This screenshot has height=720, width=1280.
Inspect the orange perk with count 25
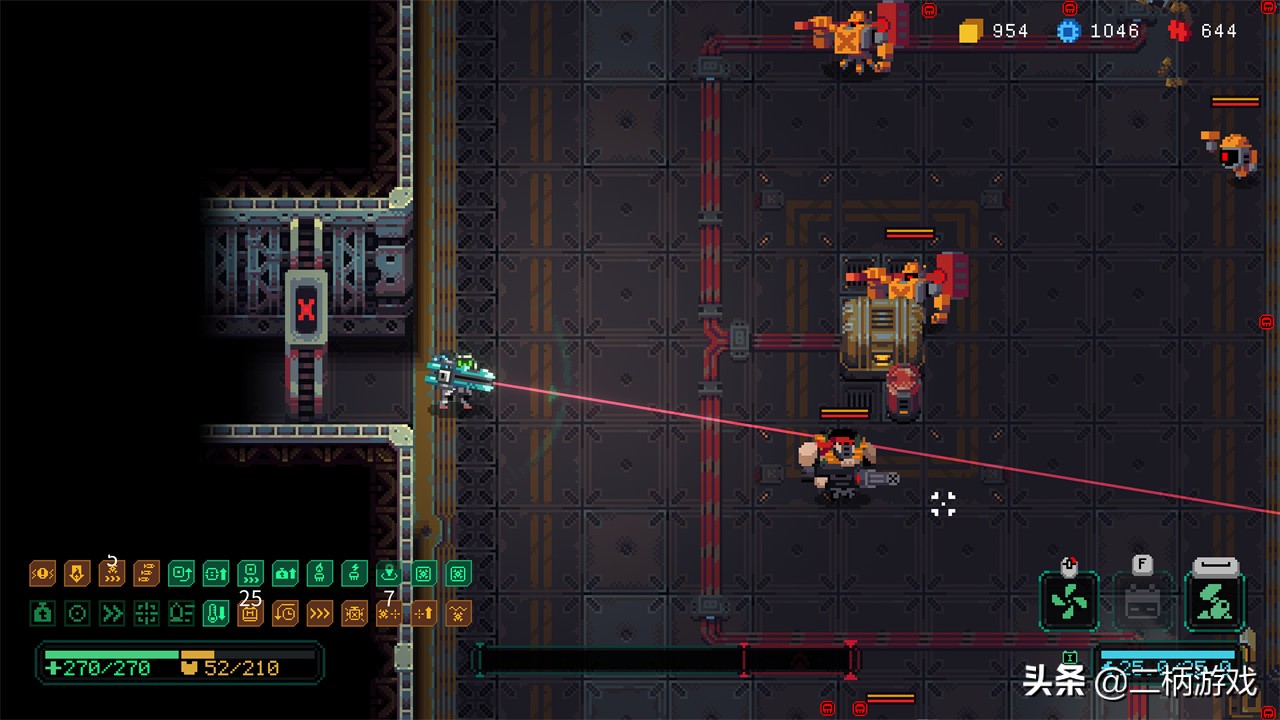click(x=250, y=613)
